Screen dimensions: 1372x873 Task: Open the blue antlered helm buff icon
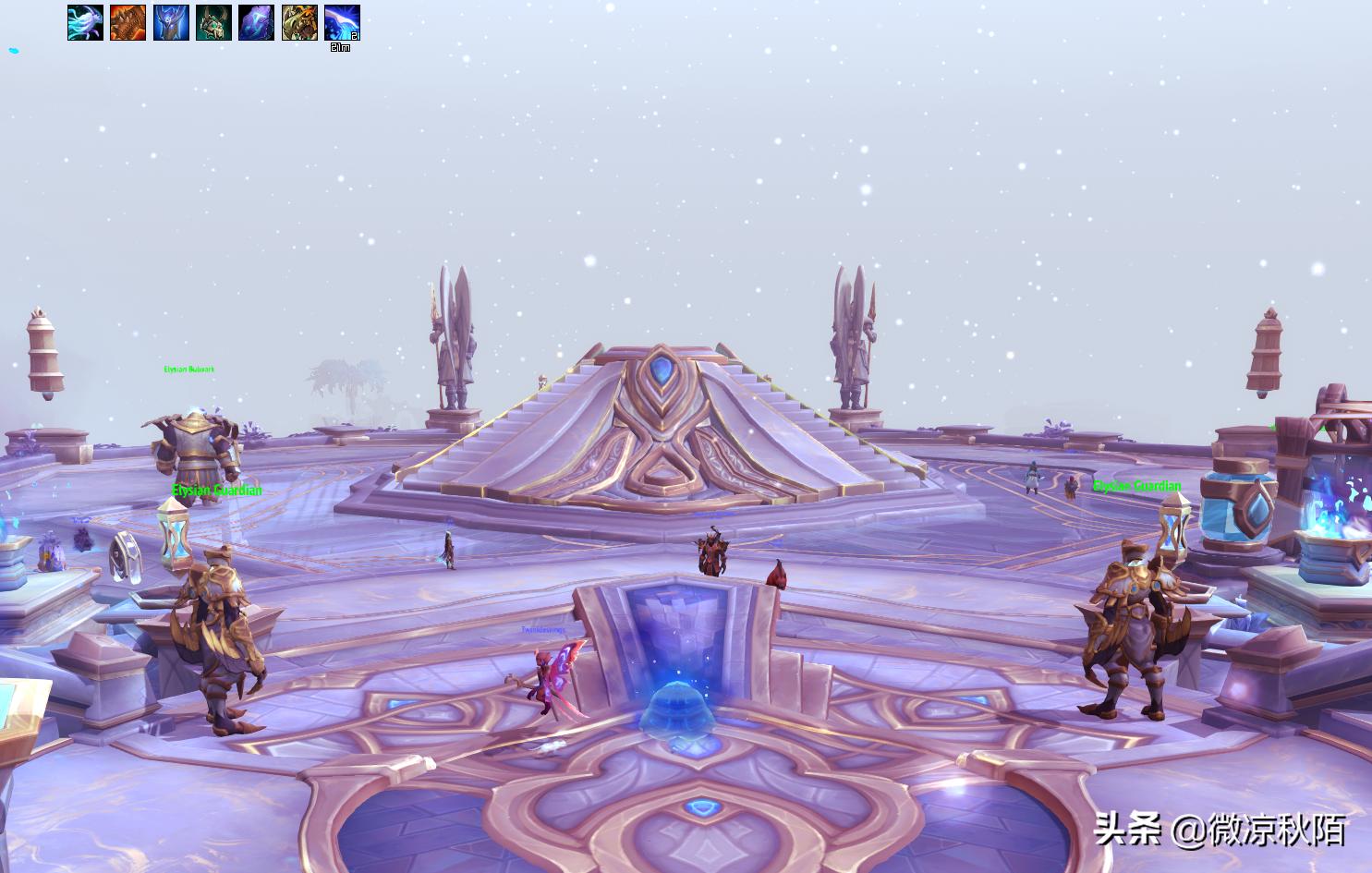[171, 23]
